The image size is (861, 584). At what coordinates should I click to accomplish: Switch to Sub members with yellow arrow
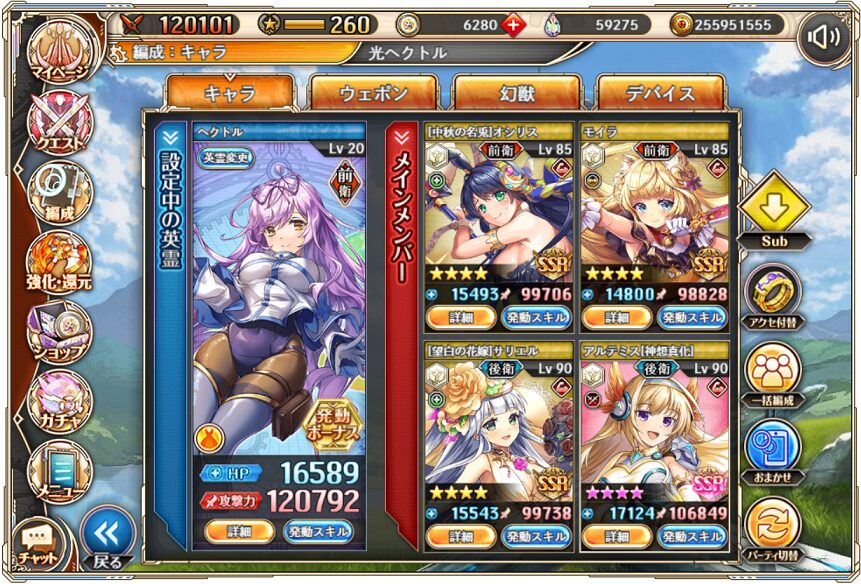(x=776, y=206)
